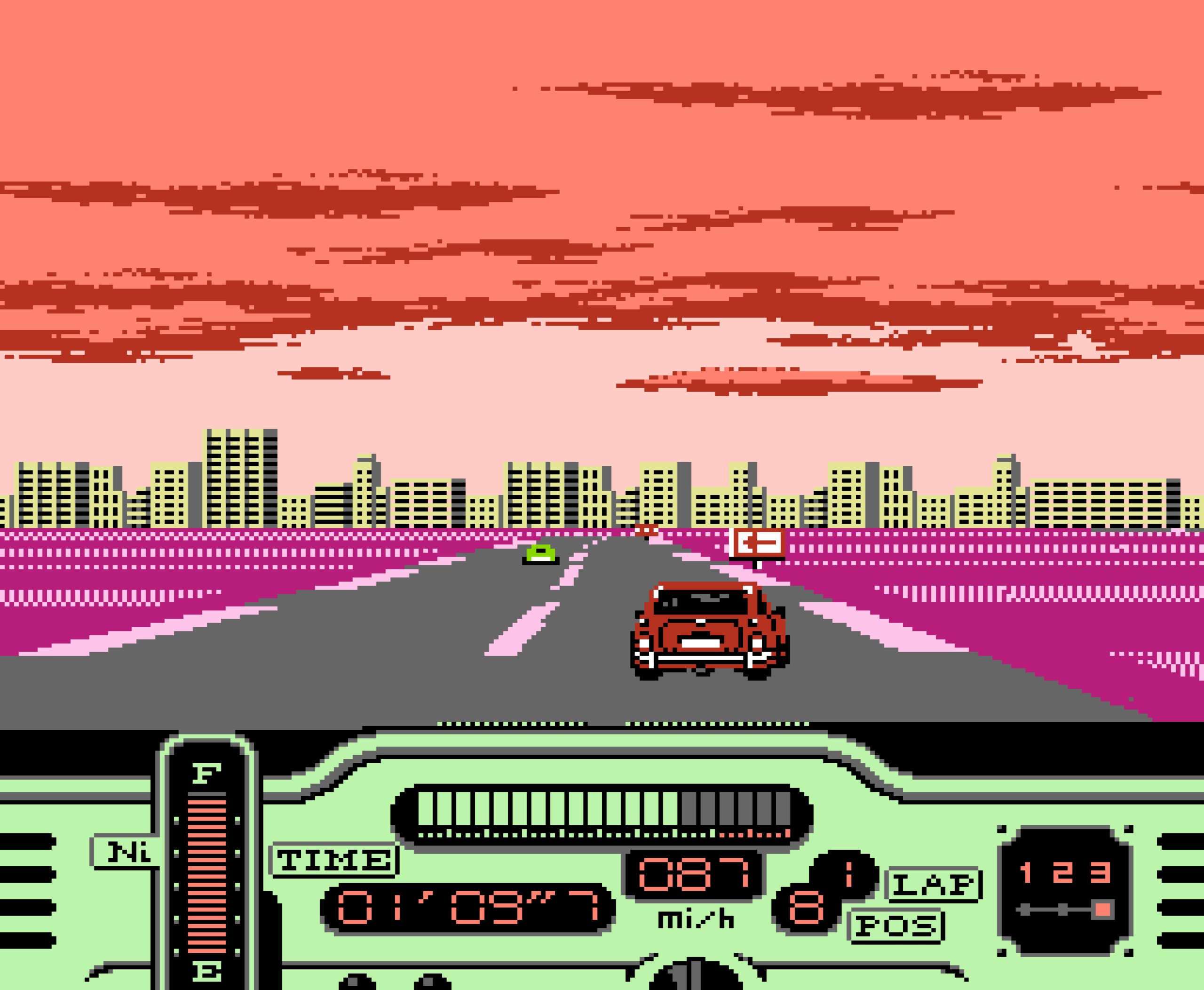Select the TIME label on the dashboard
This screenshot has width=1204, height=990.
click(x=333, y=858)
